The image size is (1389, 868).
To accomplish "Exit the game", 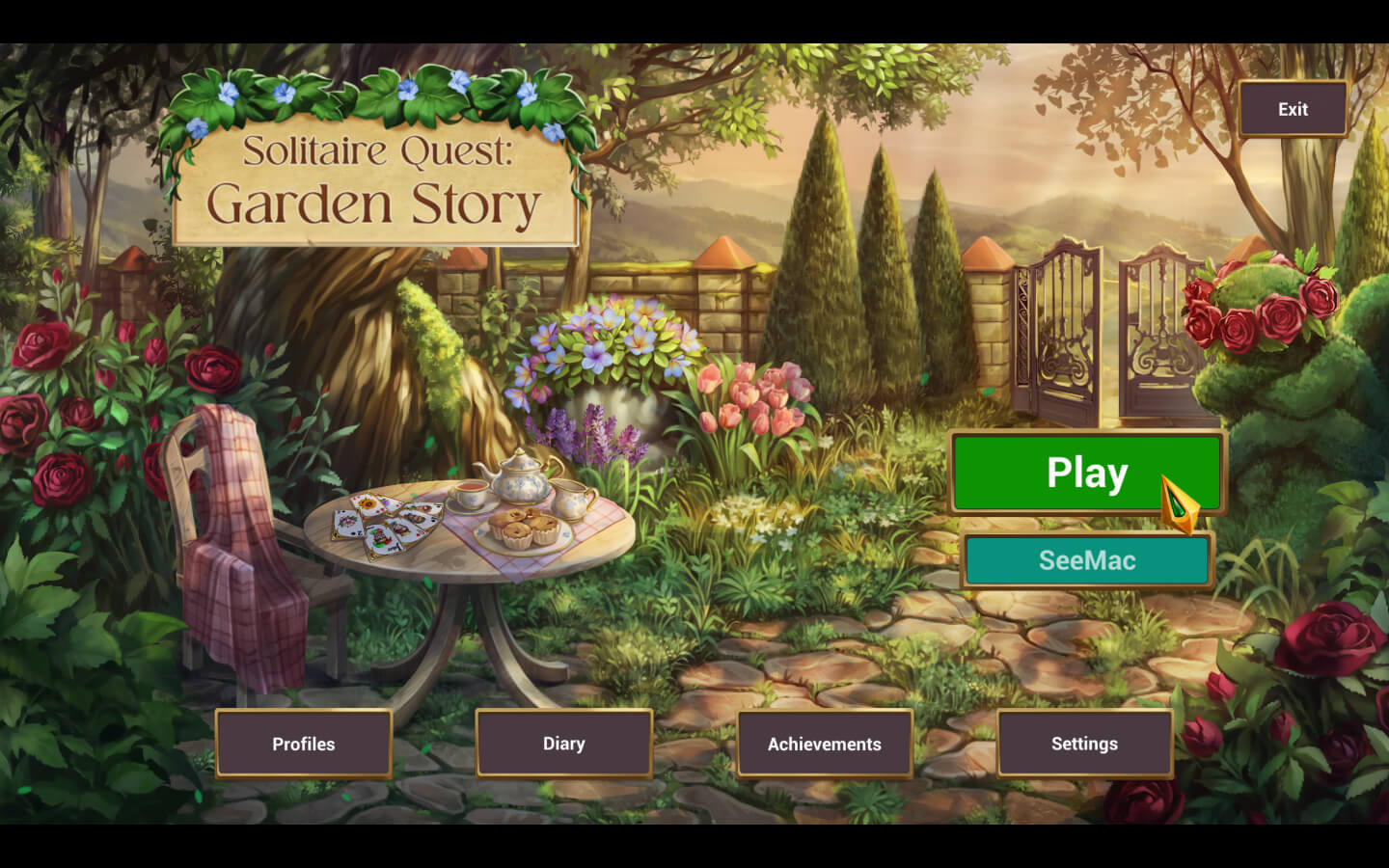I will pyautogui.click(x=1293, y=109).
